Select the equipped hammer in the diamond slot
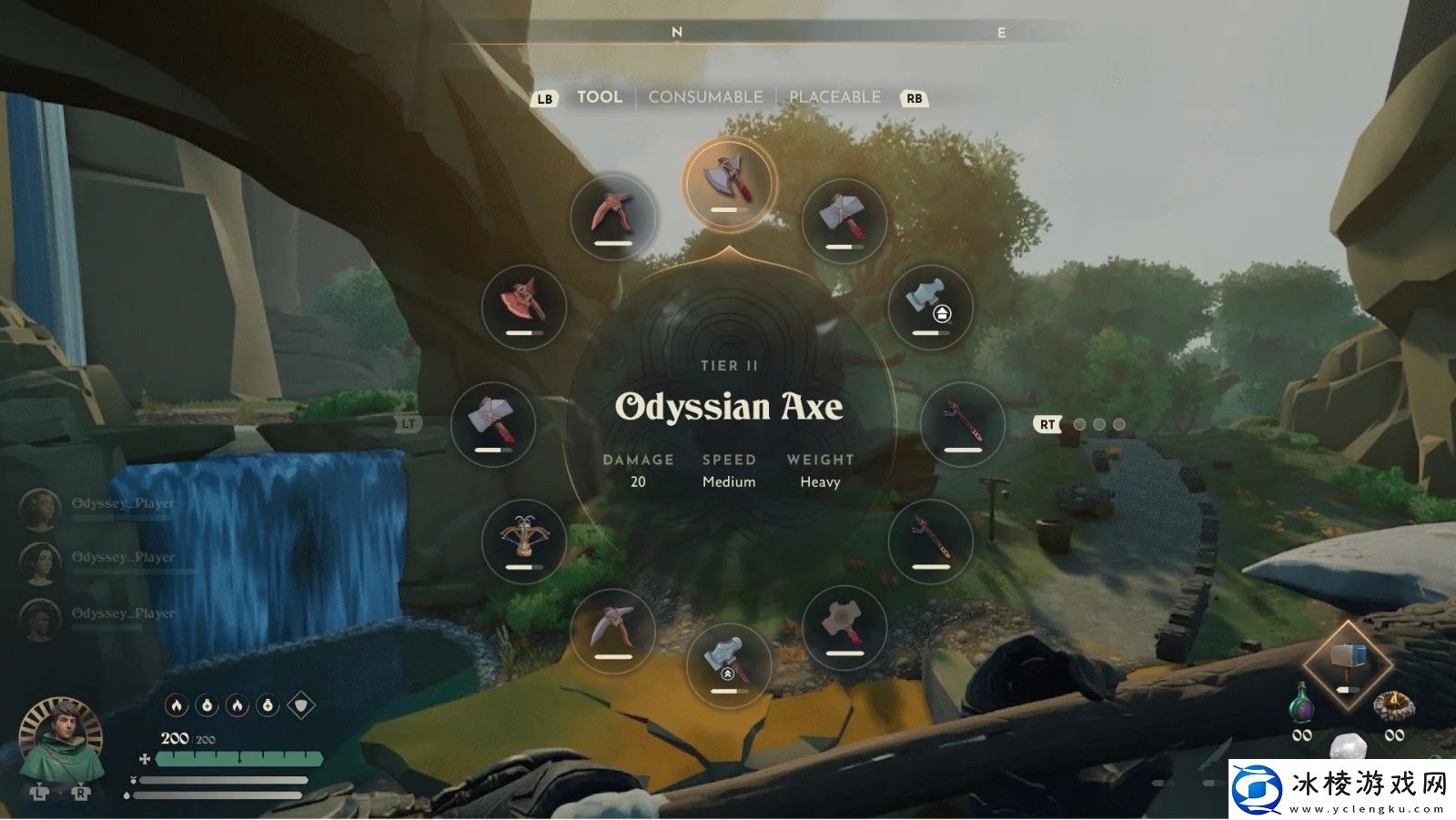1456x820 pixels. coord(1348,663)
